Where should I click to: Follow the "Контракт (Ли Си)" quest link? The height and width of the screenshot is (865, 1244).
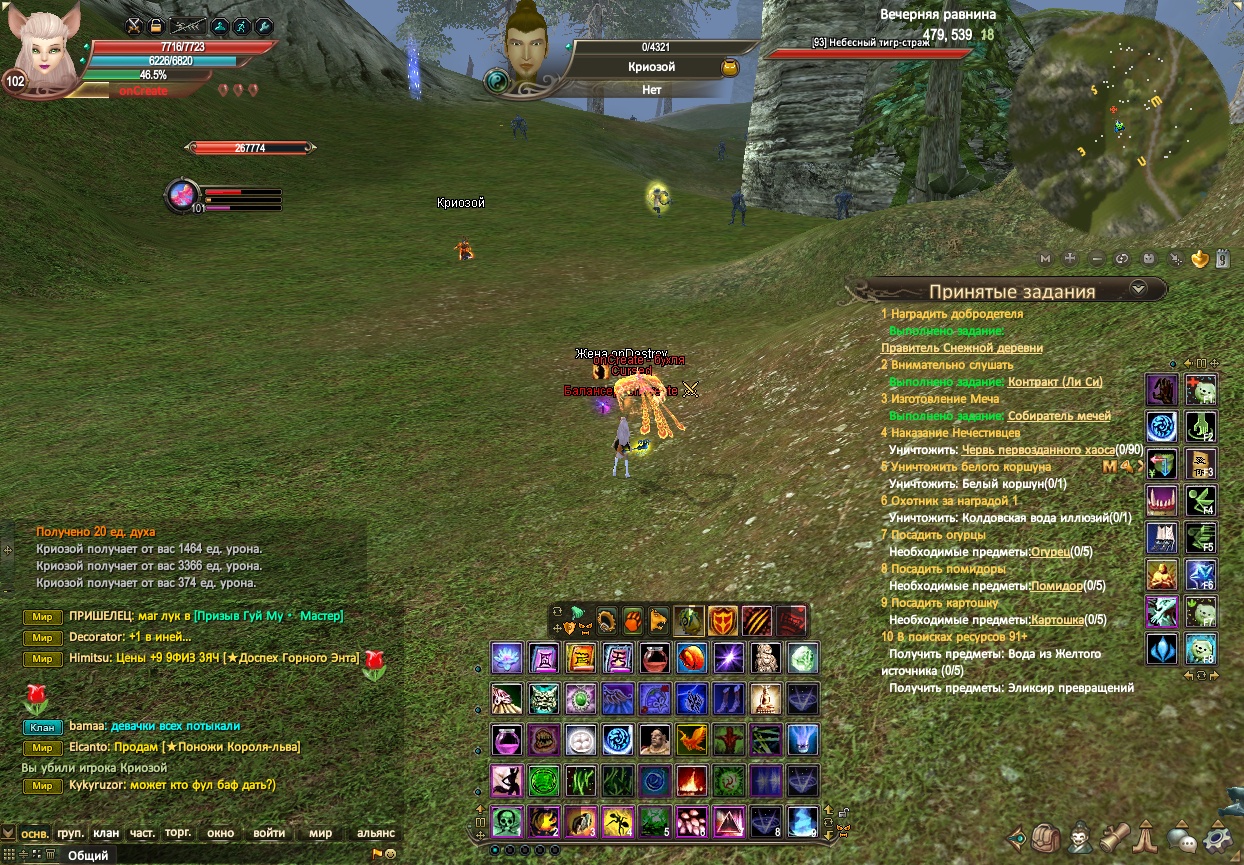tap(1055, 382)
